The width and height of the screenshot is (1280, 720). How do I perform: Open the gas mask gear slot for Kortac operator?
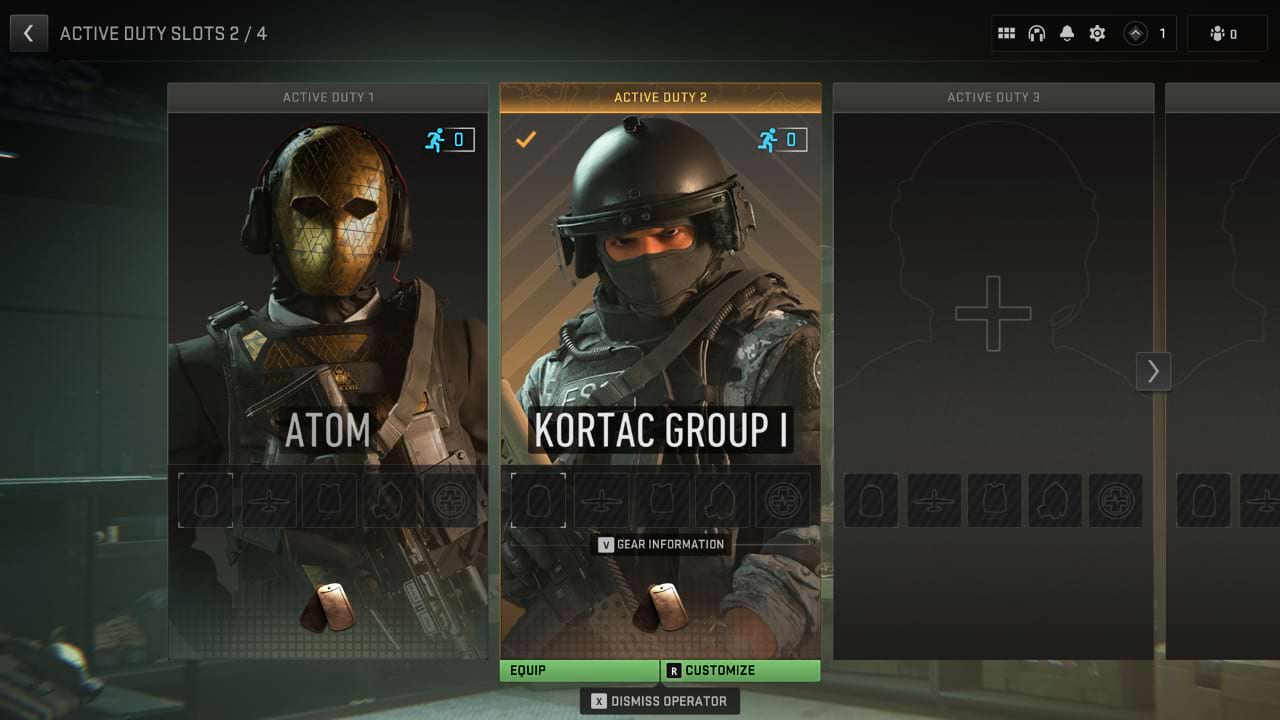tap(723, 500)
